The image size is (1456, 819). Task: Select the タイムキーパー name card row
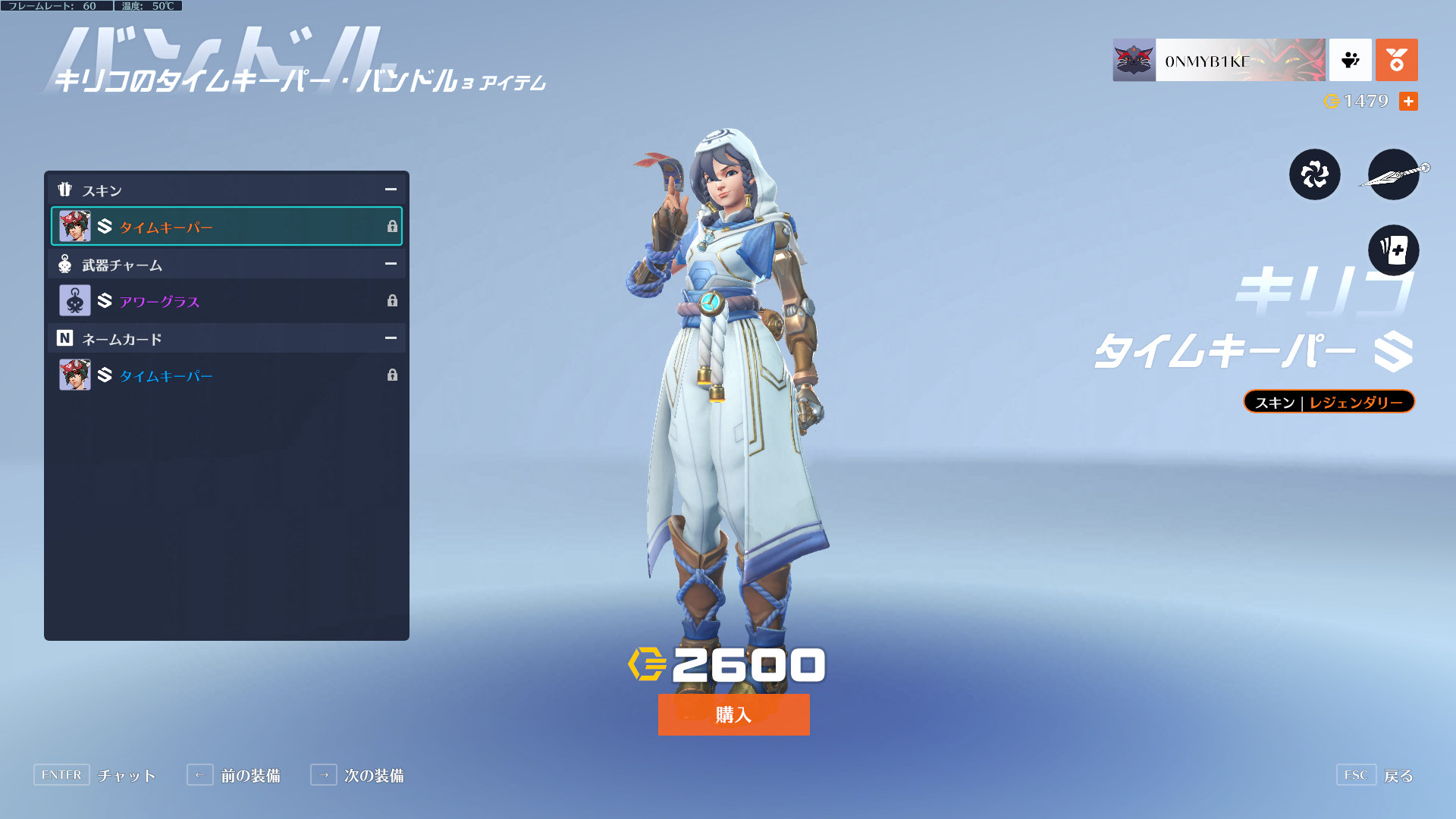pyautogui.click(x=227, y=375)
